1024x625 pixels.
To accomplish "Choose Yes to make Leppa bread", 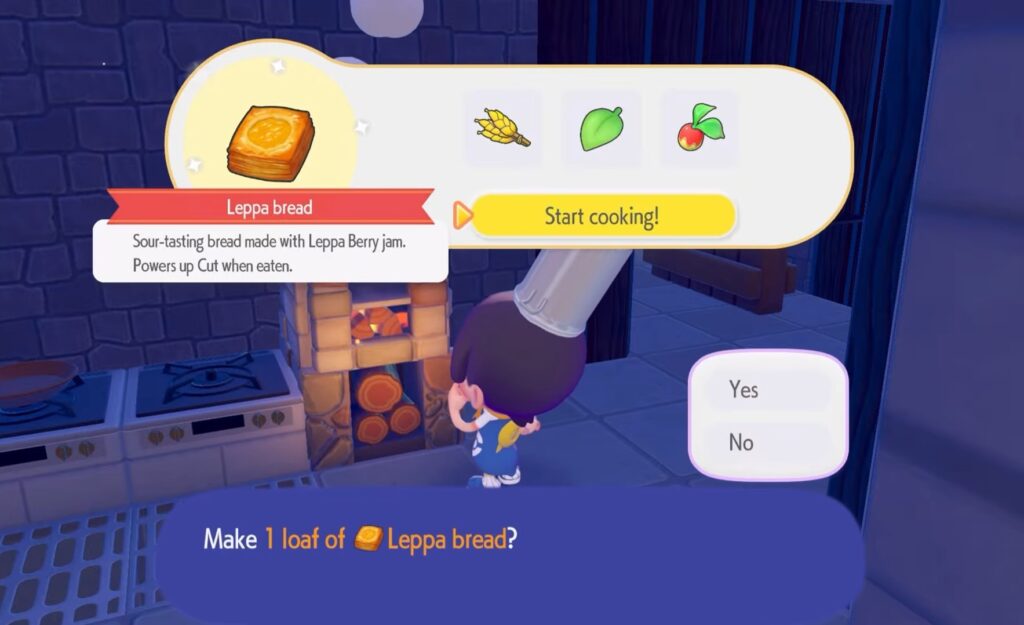I will (x=767, y=390).
